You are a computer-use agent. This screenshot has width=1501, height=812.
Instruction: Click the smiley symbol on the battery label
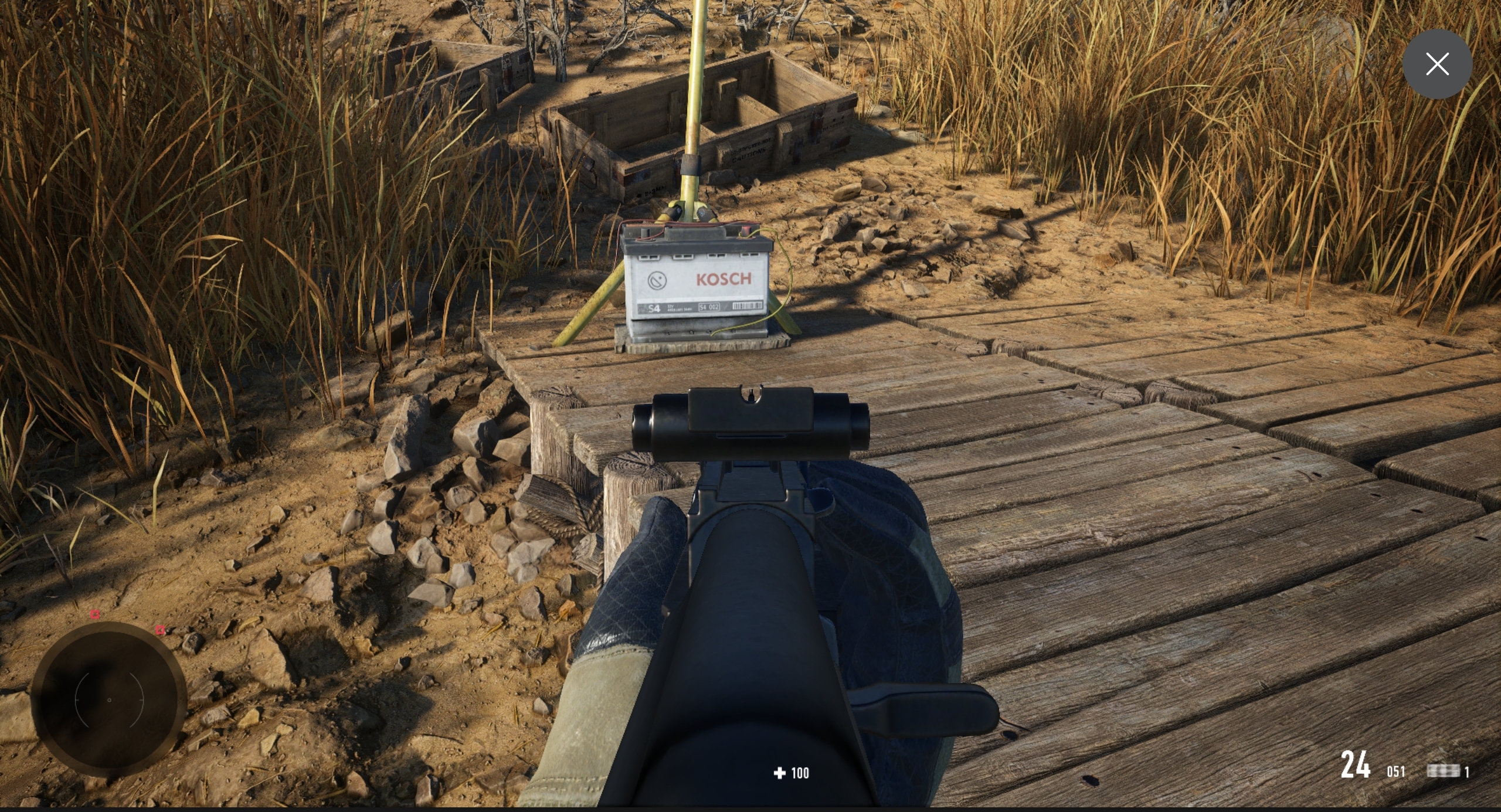(657, 280)
